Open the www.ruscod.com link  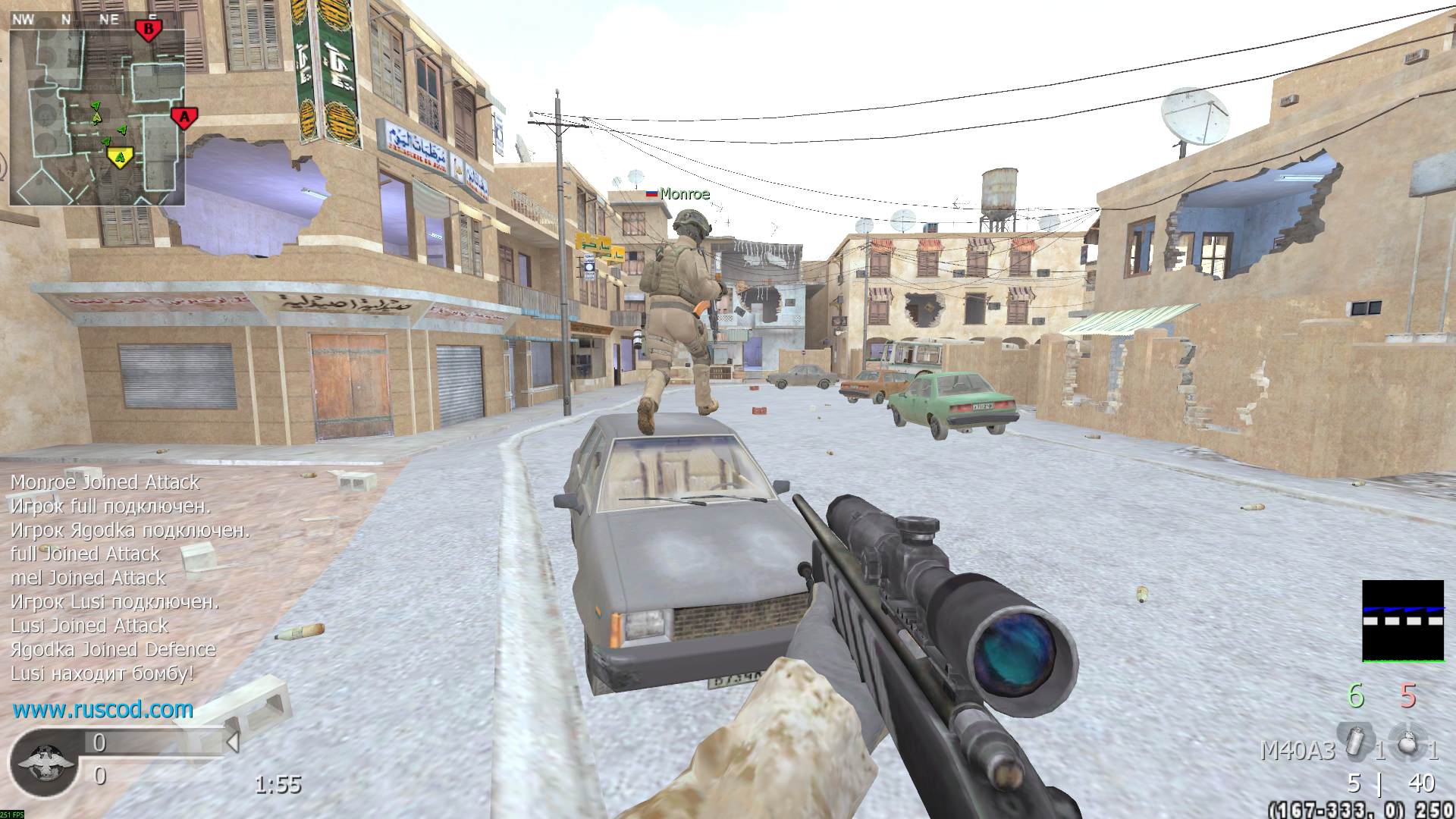pyautogui.click(x=103, y=710)
